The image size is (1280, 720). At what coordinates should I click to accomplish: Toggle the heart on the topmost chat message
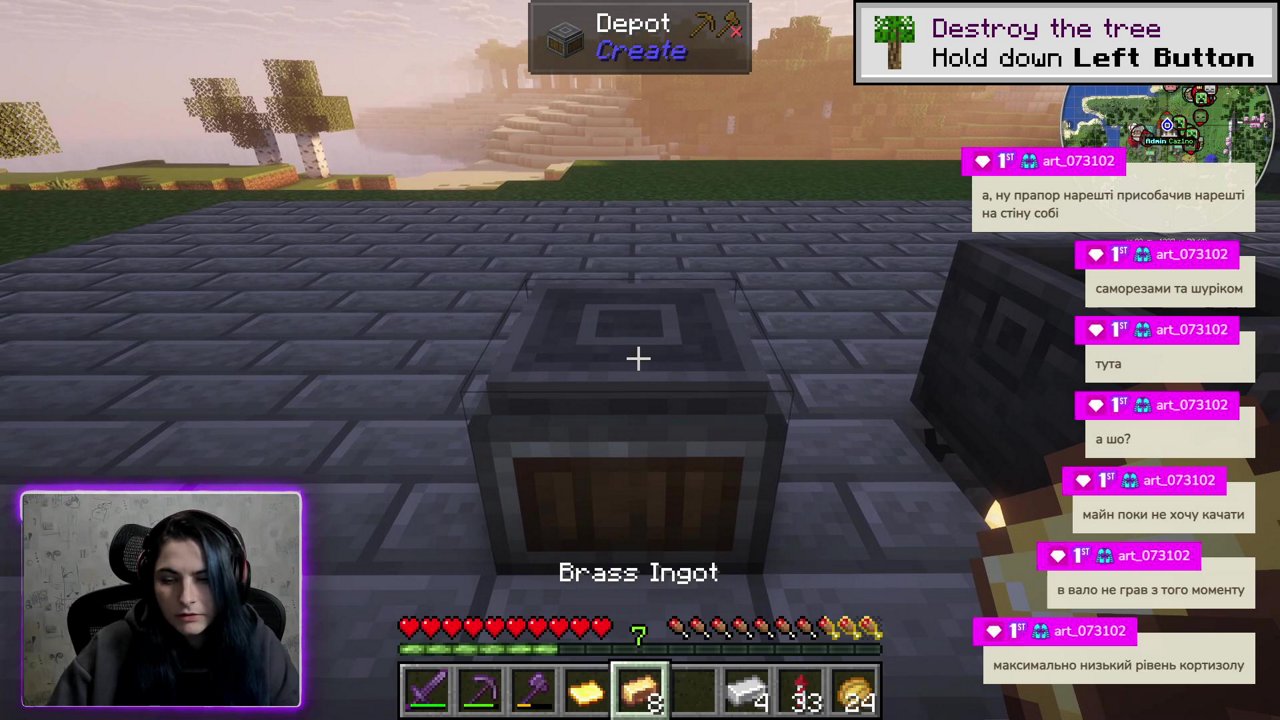[x=982, y=161]
